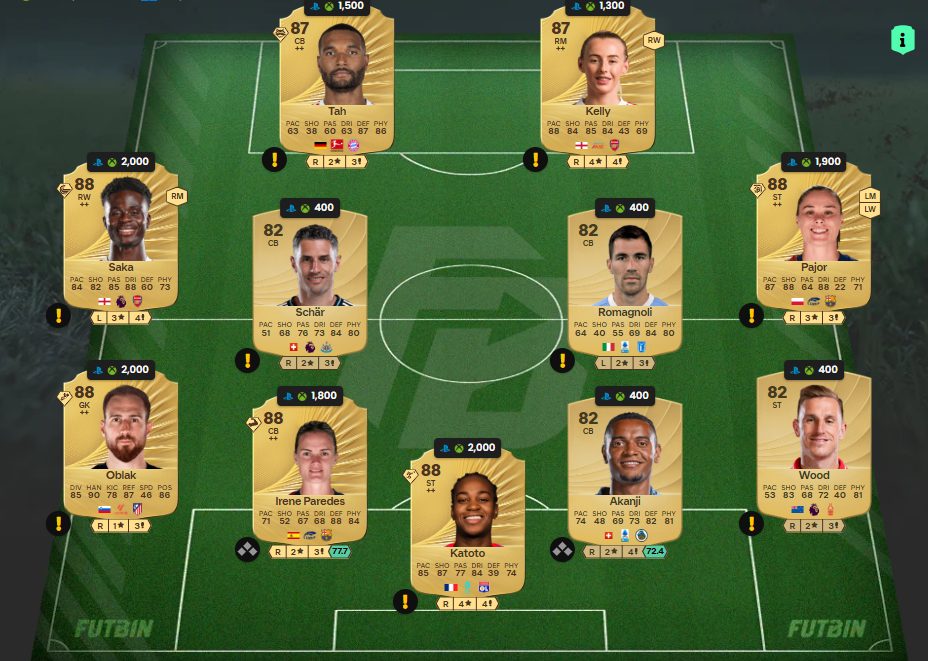The image size is (928, 661).
Task: Open the chemistry style icon beside Akanji
Action: tap(562, 550)
